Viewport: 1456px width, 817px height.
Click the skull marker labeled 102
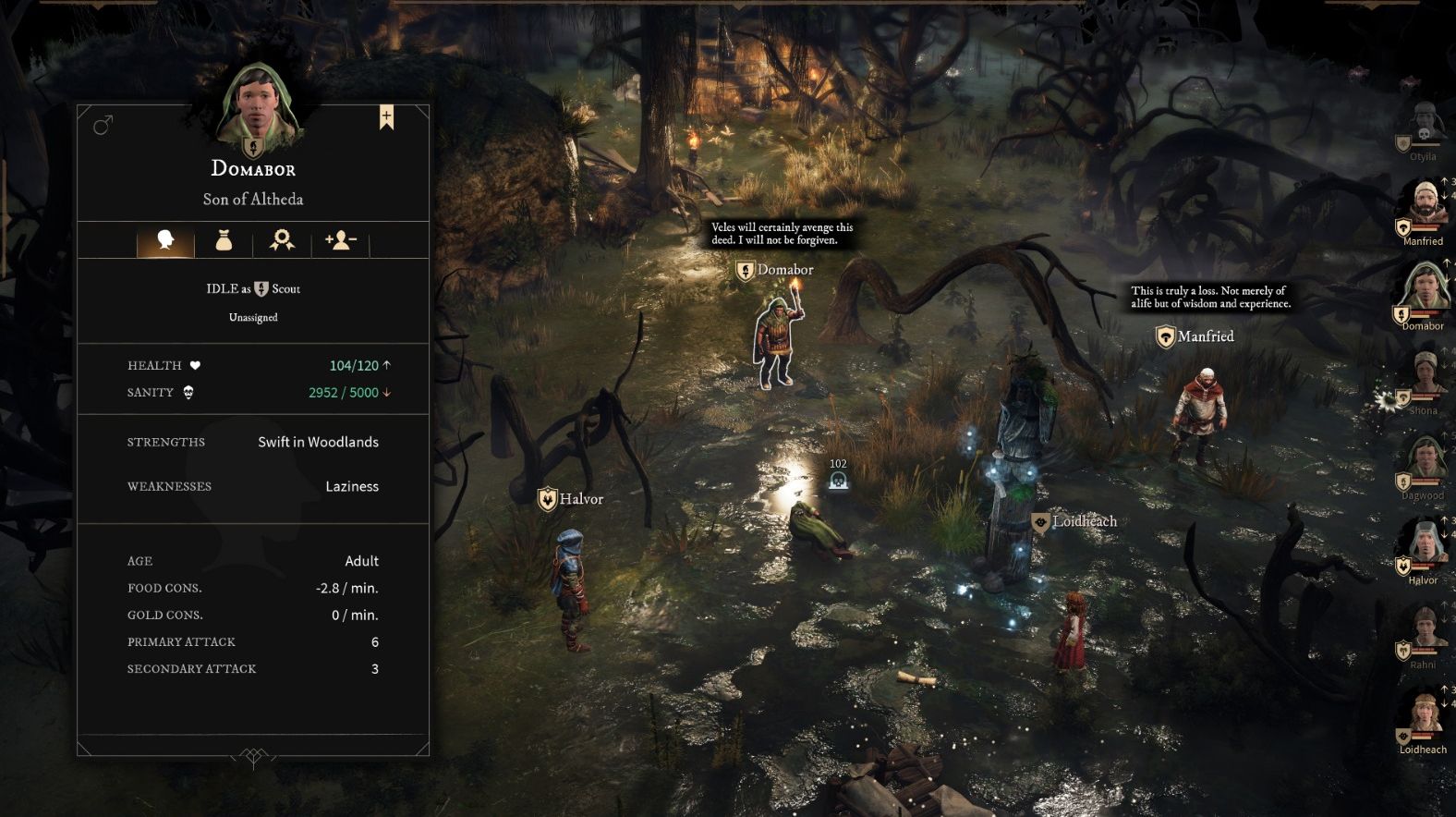pos(838,481)
